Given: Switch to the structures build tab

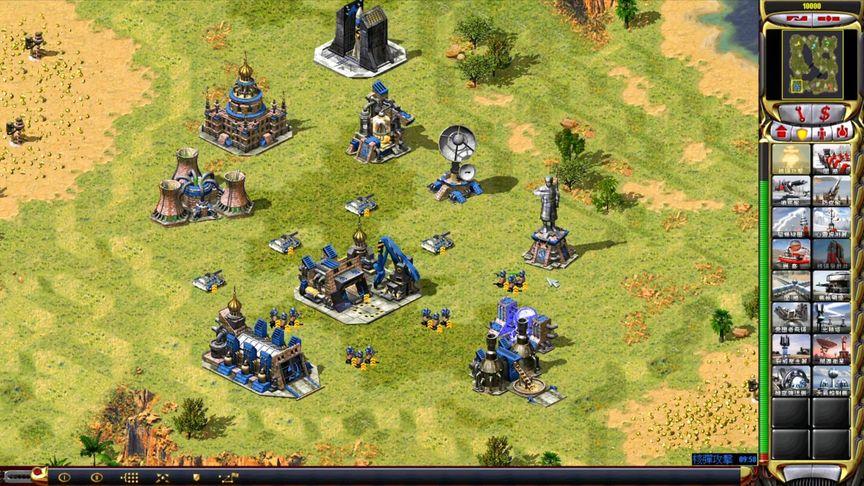Looking at the screenshot, I should click(779, 133).
